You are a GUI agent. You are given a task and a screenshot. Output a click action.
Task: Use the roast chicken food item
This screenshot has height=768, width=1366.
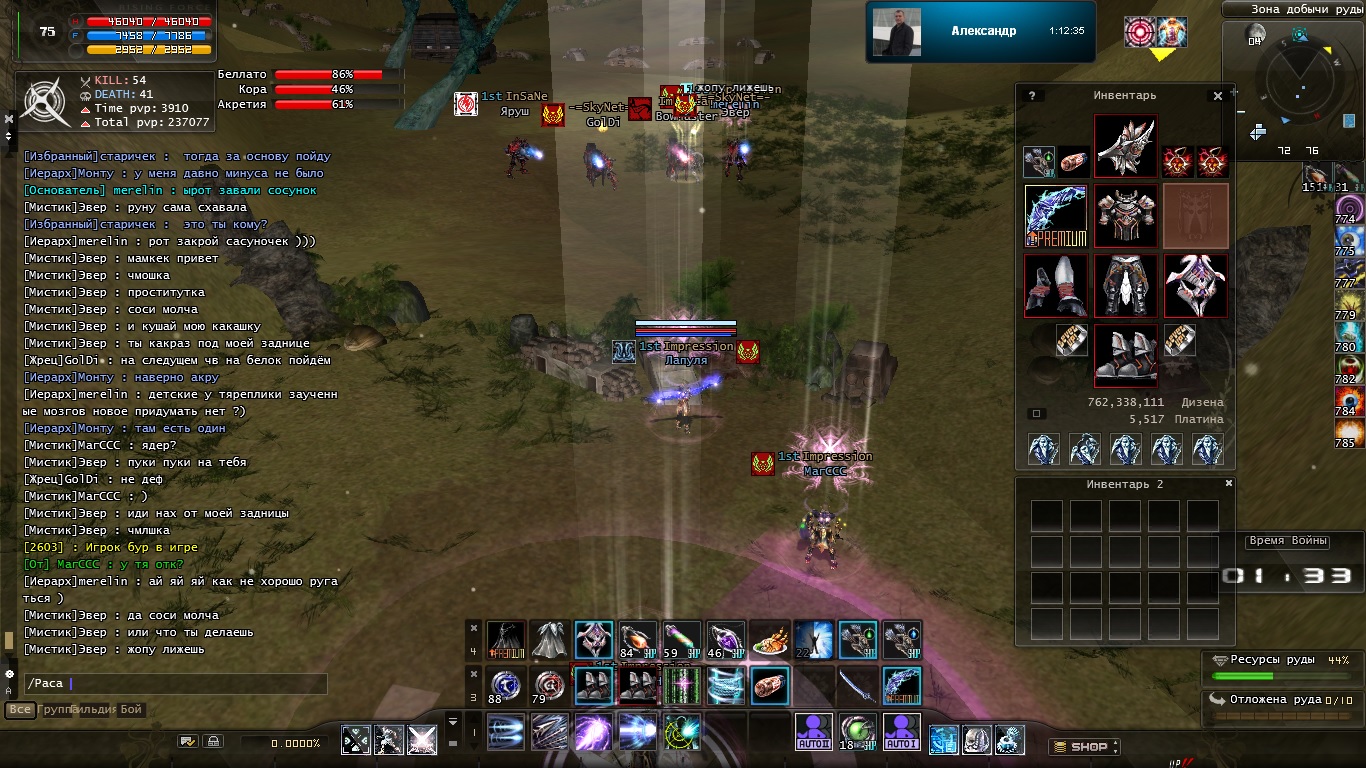(x=769, y=641)
